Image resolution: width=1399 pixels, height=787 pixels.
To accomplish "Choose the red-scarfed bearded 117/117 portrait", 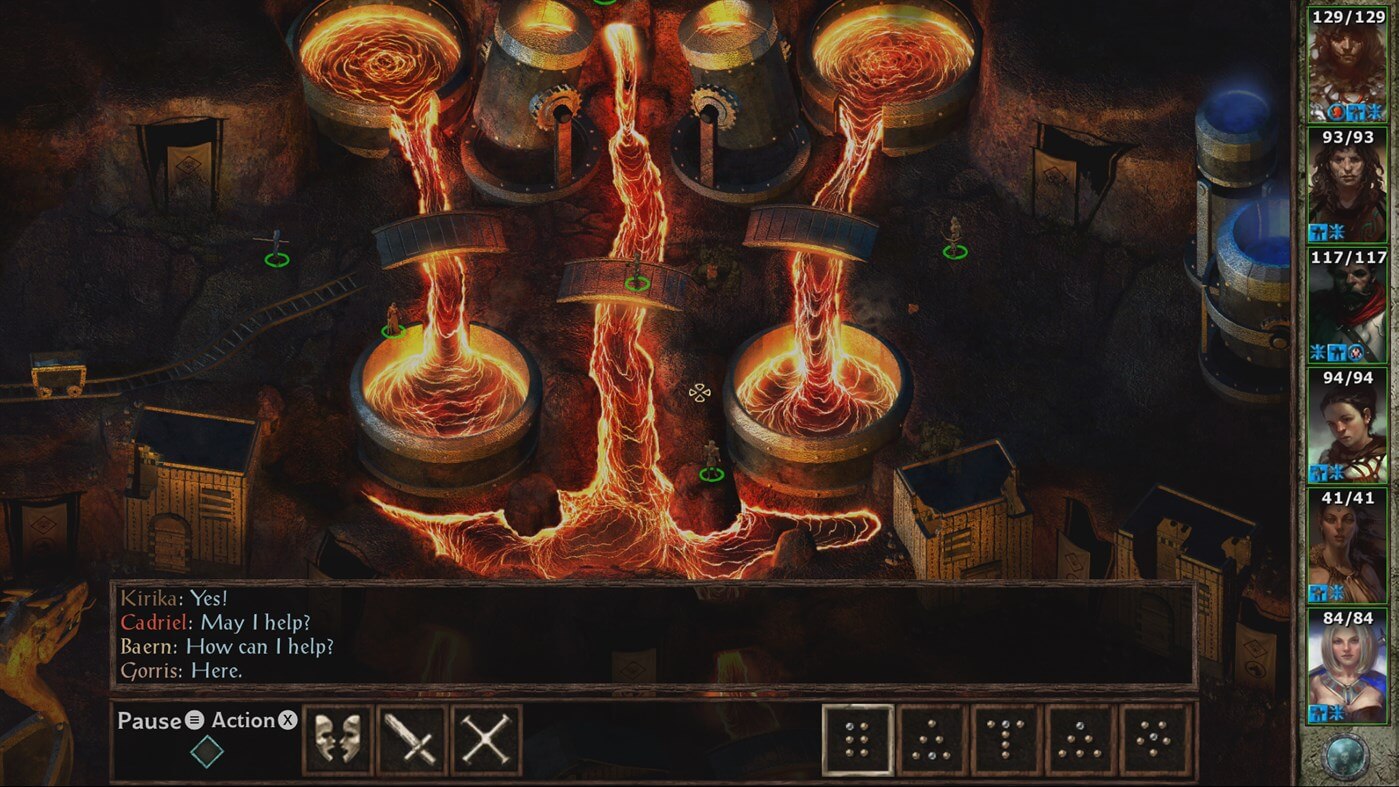I will coord(1347,305).
